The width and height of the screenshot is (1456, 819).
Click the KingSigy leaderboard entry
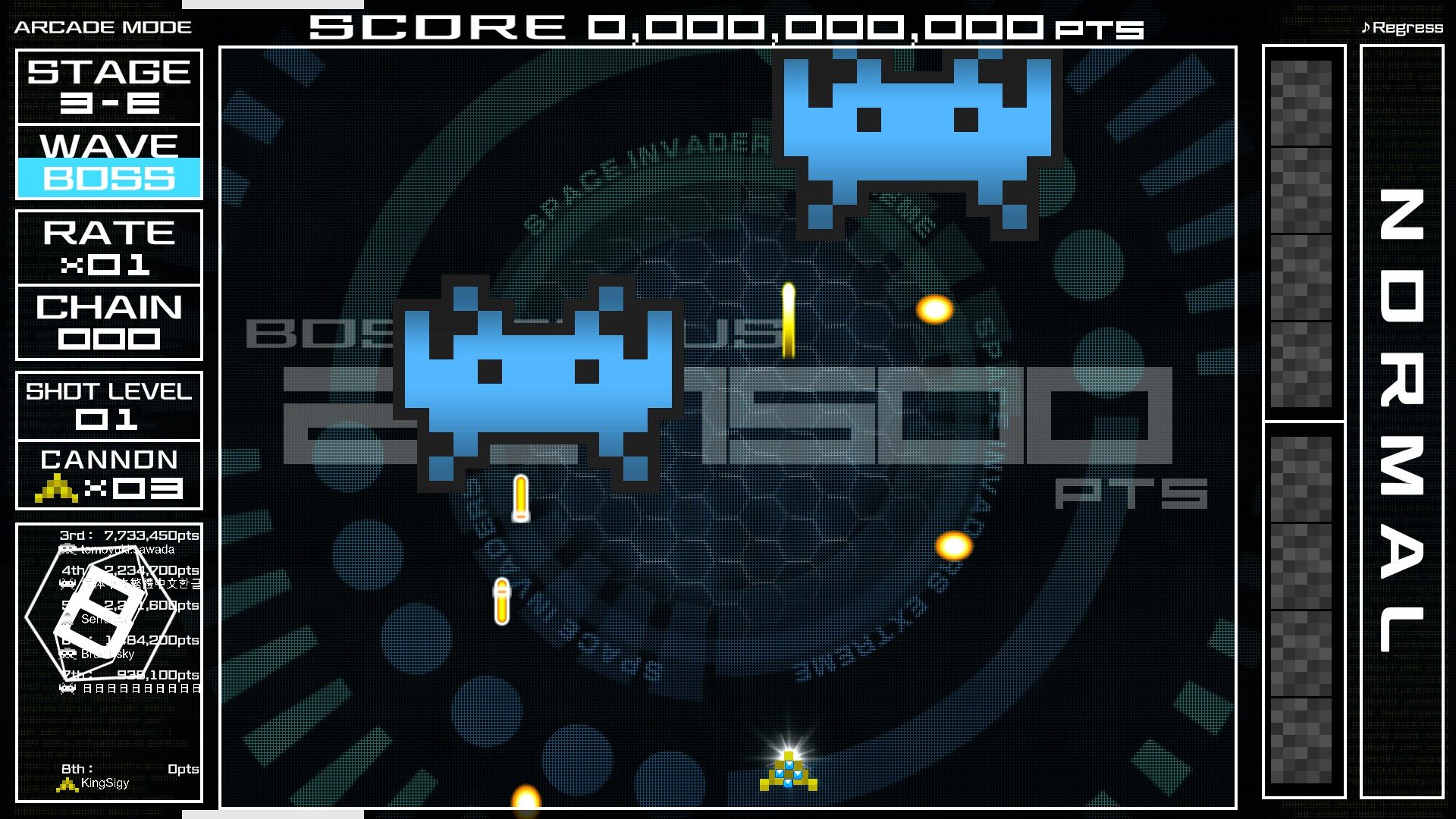click(x=108, y=776)
